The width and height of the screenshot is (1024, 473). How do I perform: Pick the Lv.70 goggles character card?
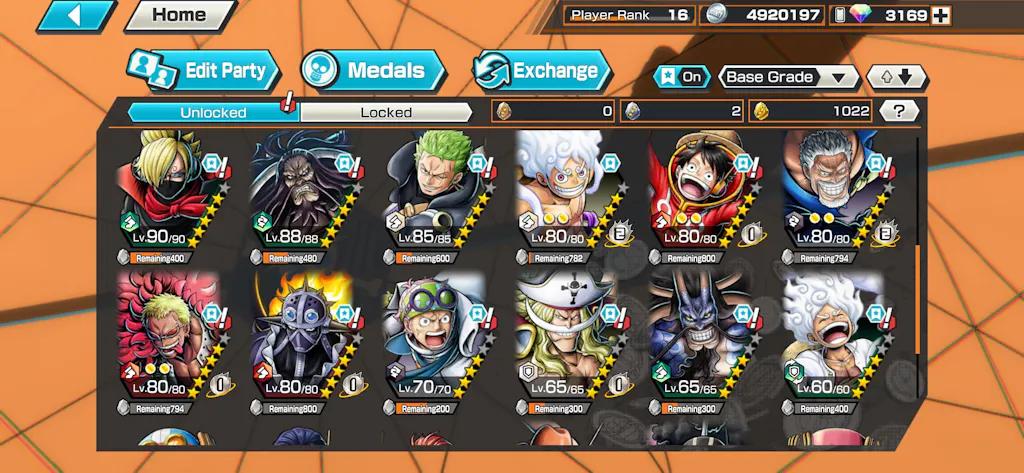pyautogui.click(x=433, y=340)
